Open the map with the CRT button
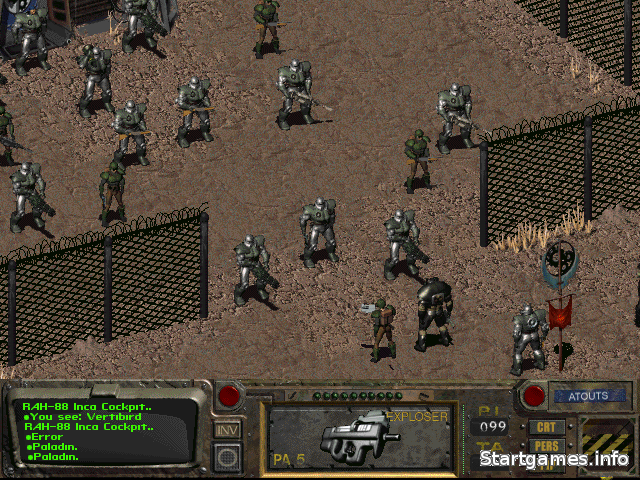Image resolution: width=640 pixels, height=480 pixels. click(547, 427)
